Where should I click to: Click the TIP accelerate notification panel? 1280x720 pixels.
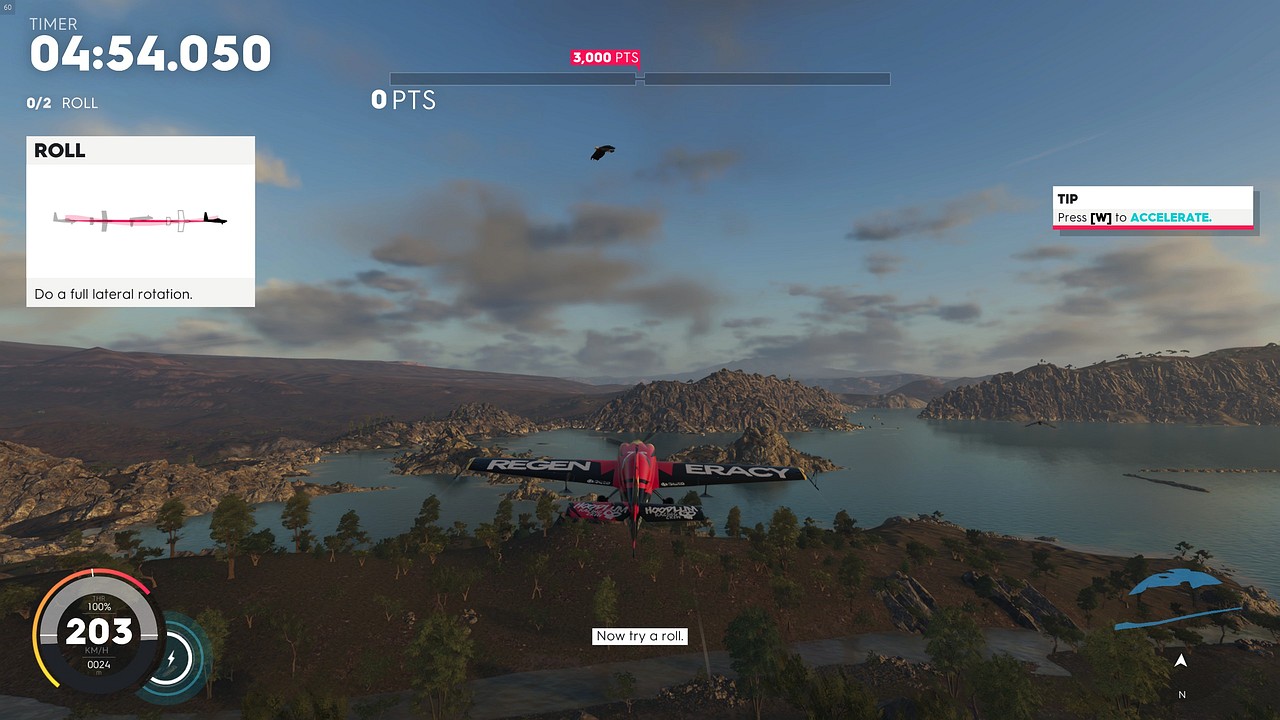tap(1152, 208)
